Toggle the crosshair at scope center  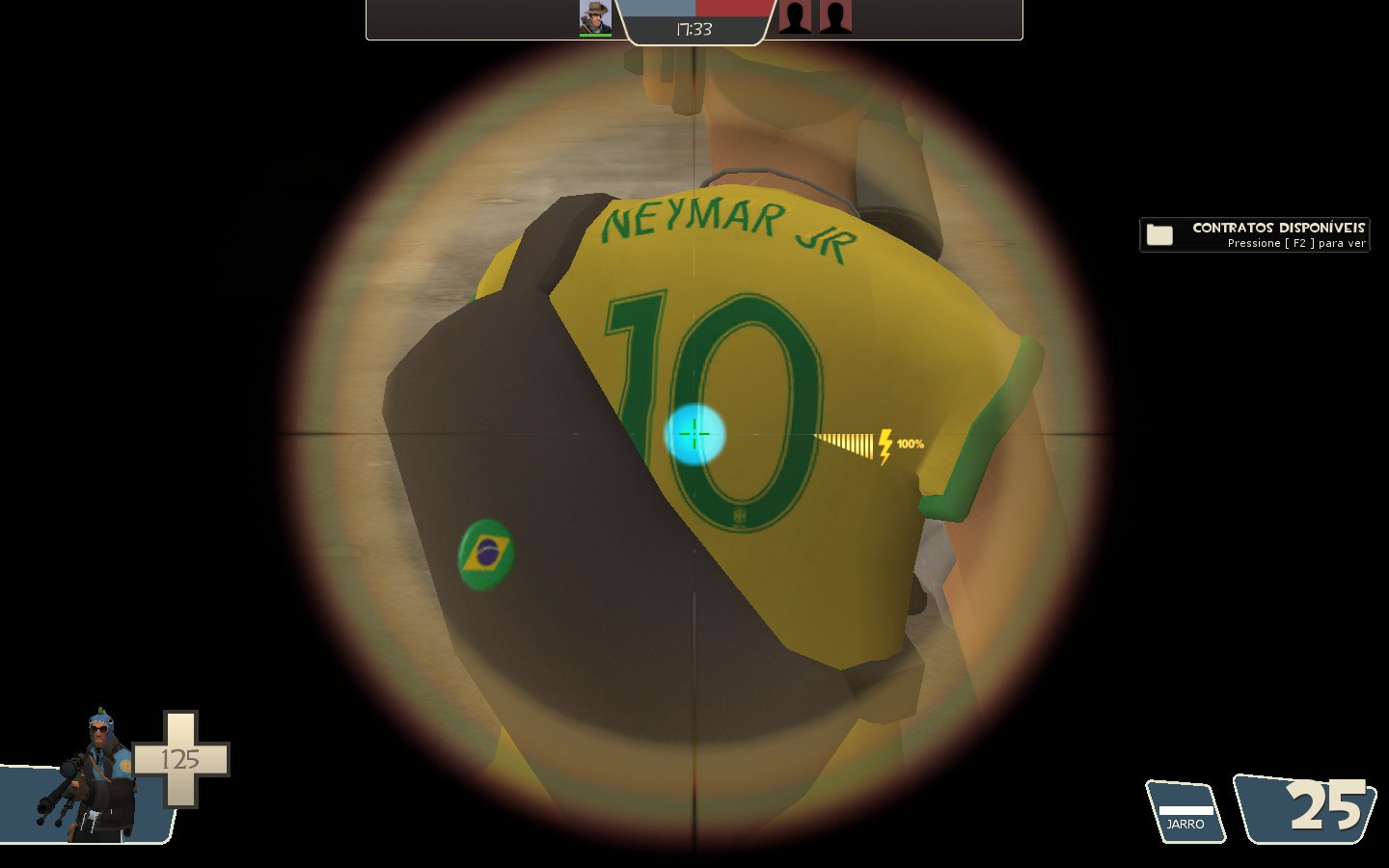(693, 435)
